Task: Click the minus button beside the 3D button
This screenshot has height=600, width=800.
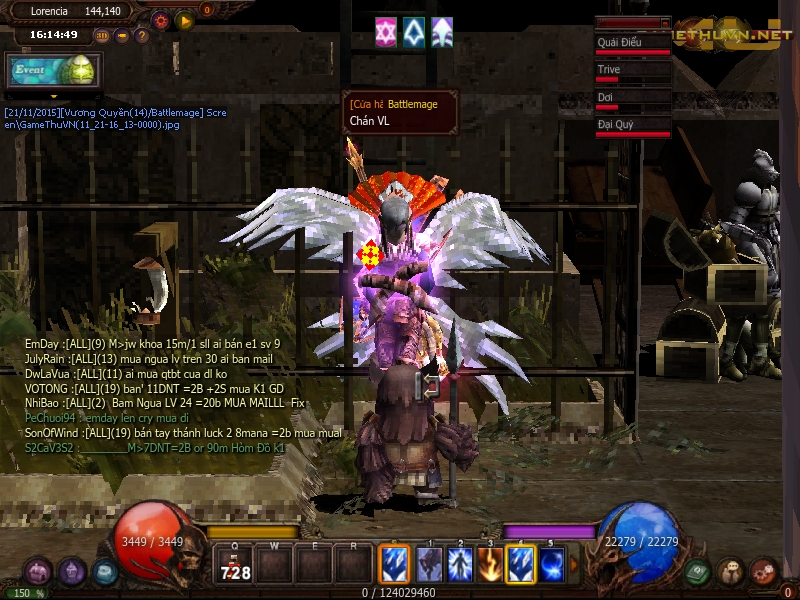Action: click(122, 35)
